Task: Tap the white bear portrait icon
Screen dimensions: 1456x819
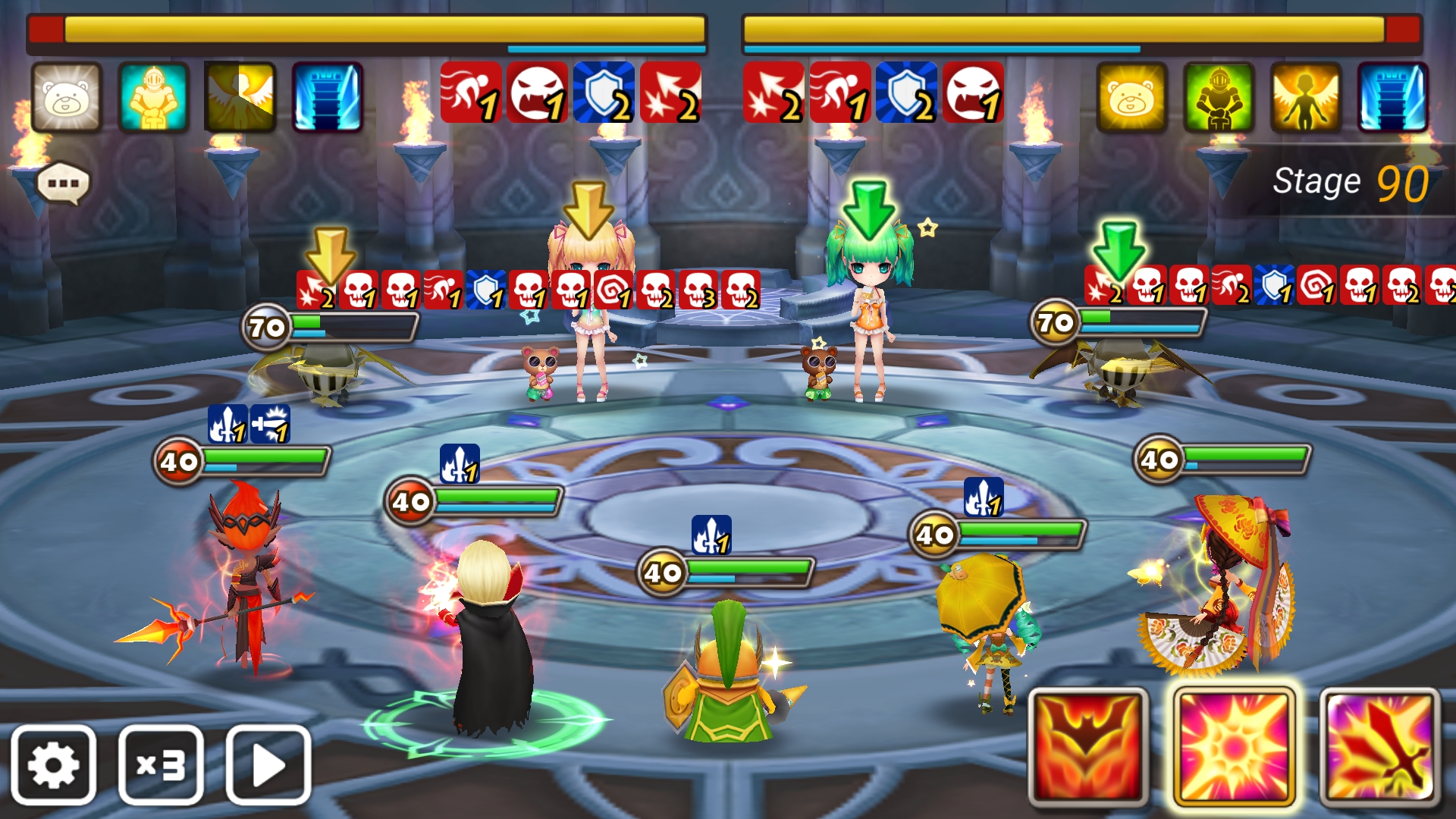Action: tap(67, 97)
